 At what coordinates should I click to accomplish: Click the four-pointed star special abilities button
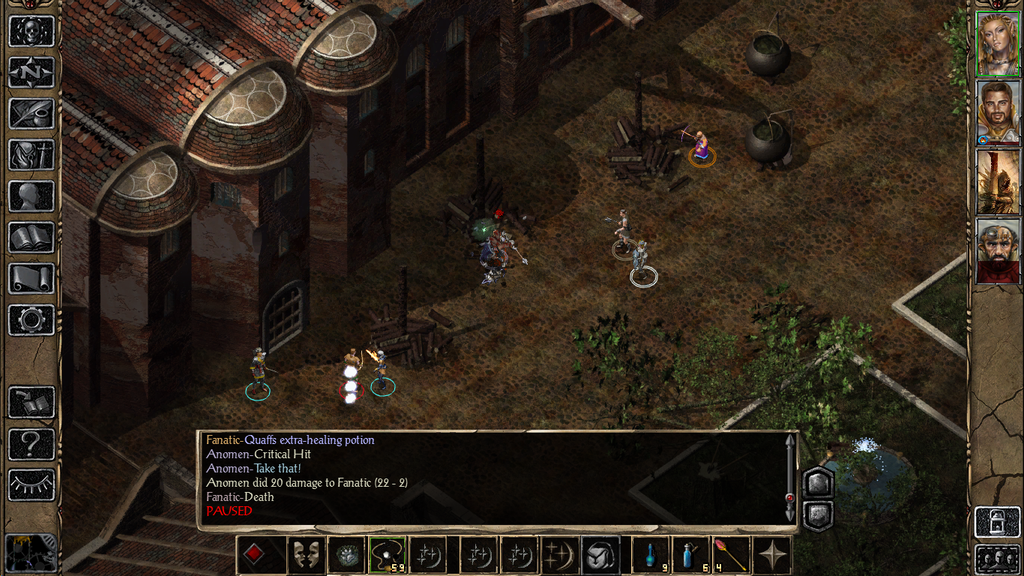click(x=773, y=556)
